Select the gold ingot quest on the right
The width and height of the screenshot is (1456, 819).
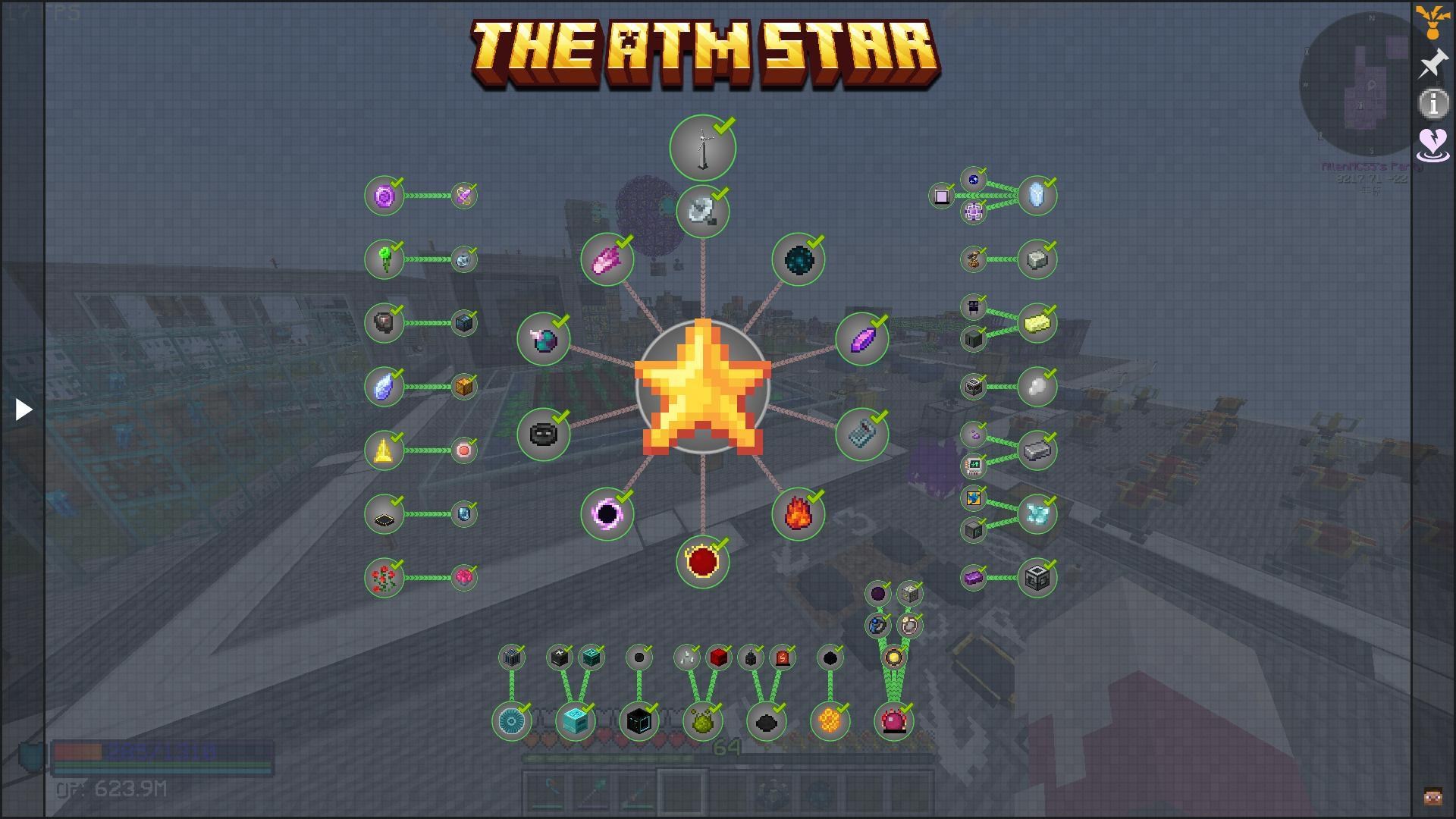click(1037, 322)
